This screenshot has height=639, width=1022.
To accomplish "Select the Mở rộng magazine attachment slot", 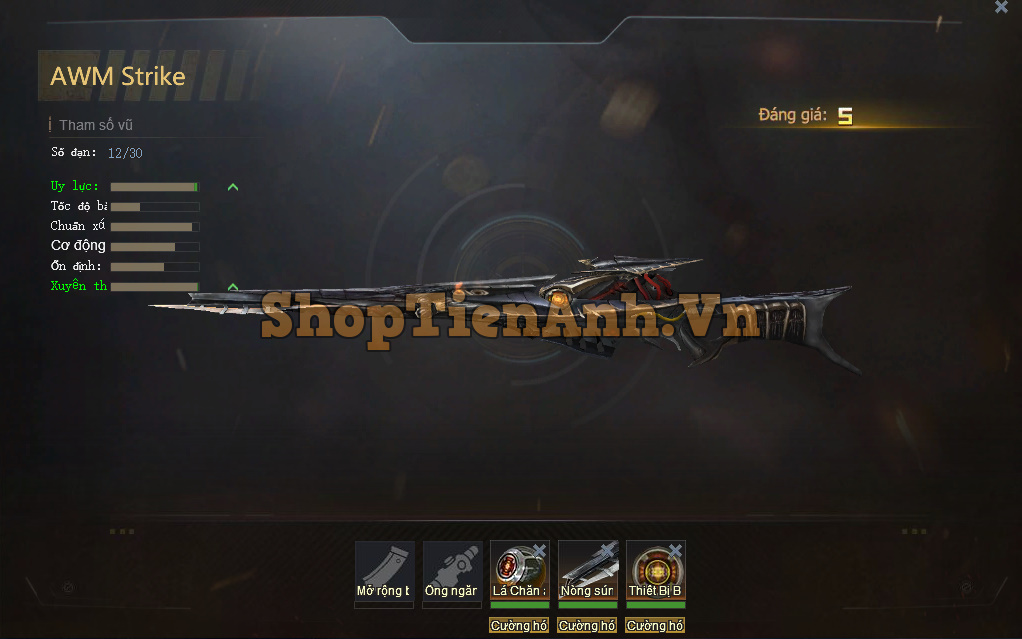I will point(384,569).
